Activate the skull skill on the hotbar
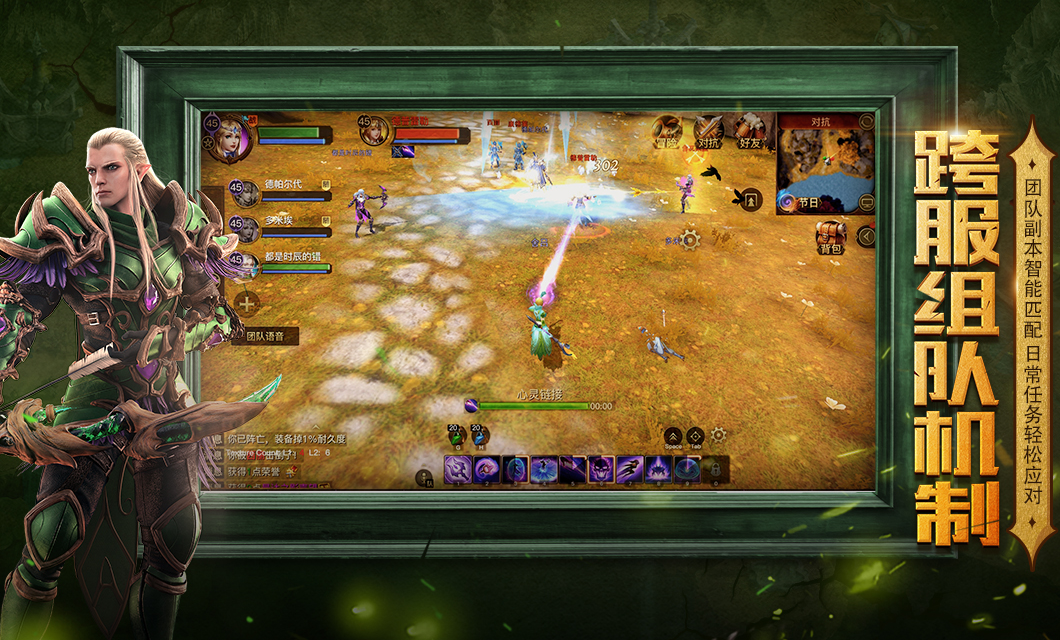This screenshot has height=640, width=1060. (601, 468)
